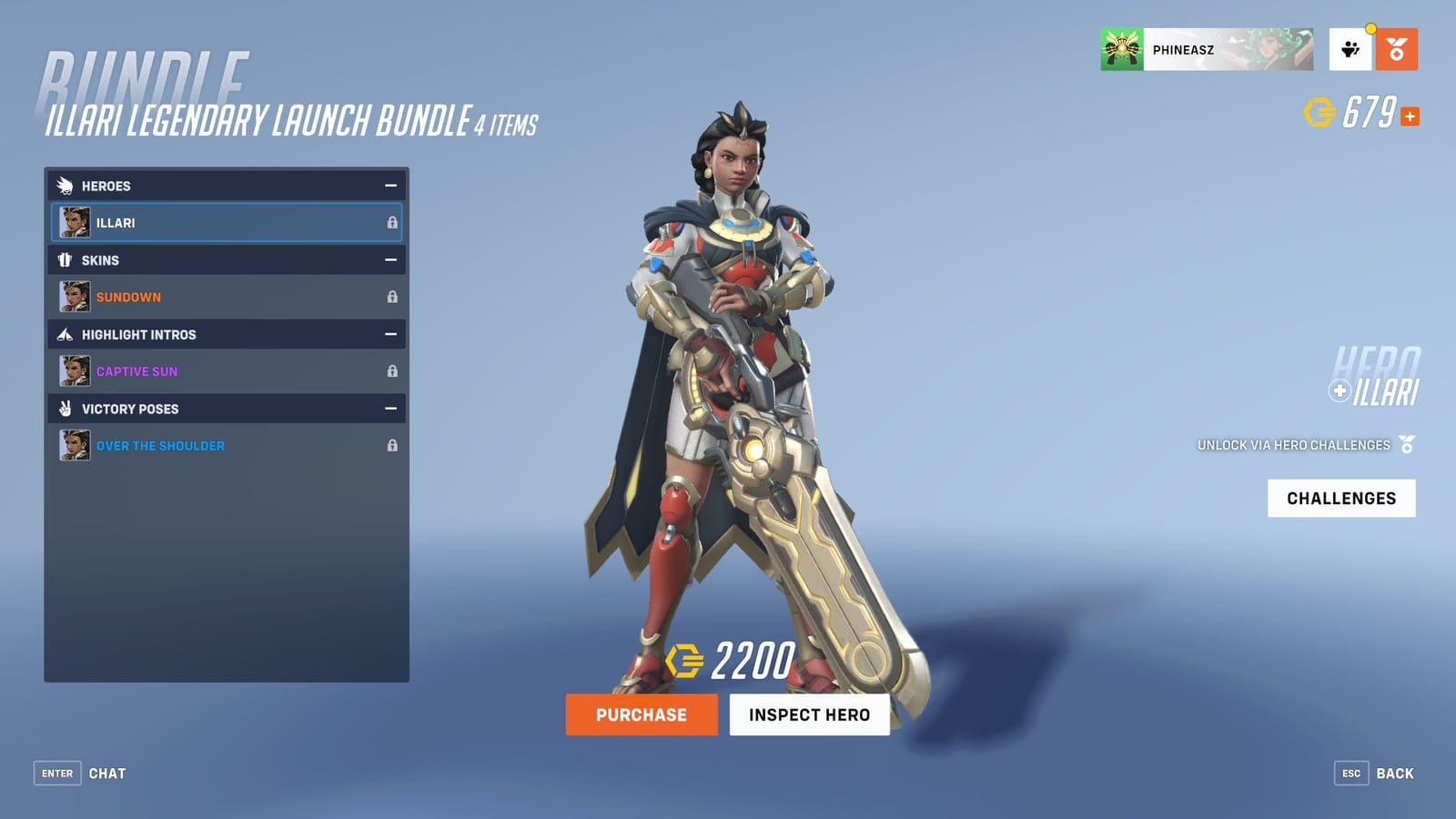Open the Challenges screen
The image size is (1456, 819).
pos(1340,498)
